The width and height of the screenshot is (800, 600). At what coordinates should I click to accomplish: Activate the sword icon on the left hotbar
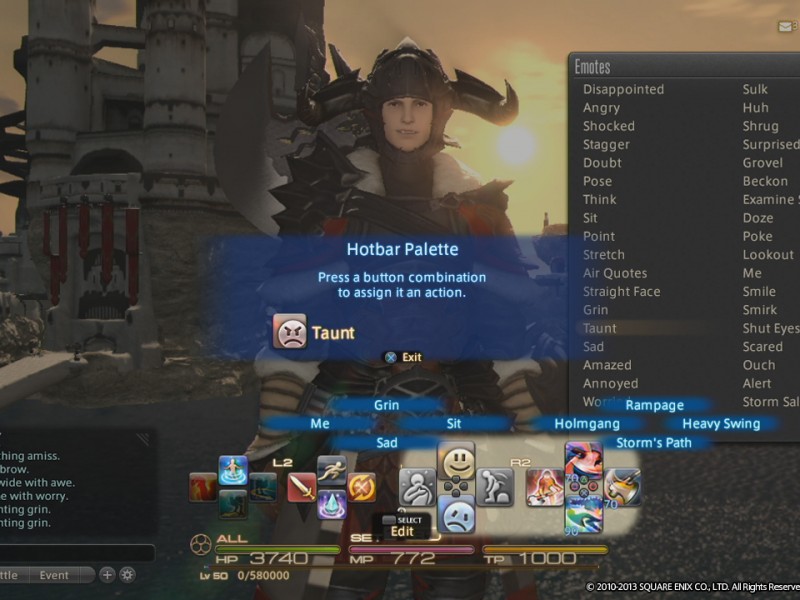tap(302, 487)
